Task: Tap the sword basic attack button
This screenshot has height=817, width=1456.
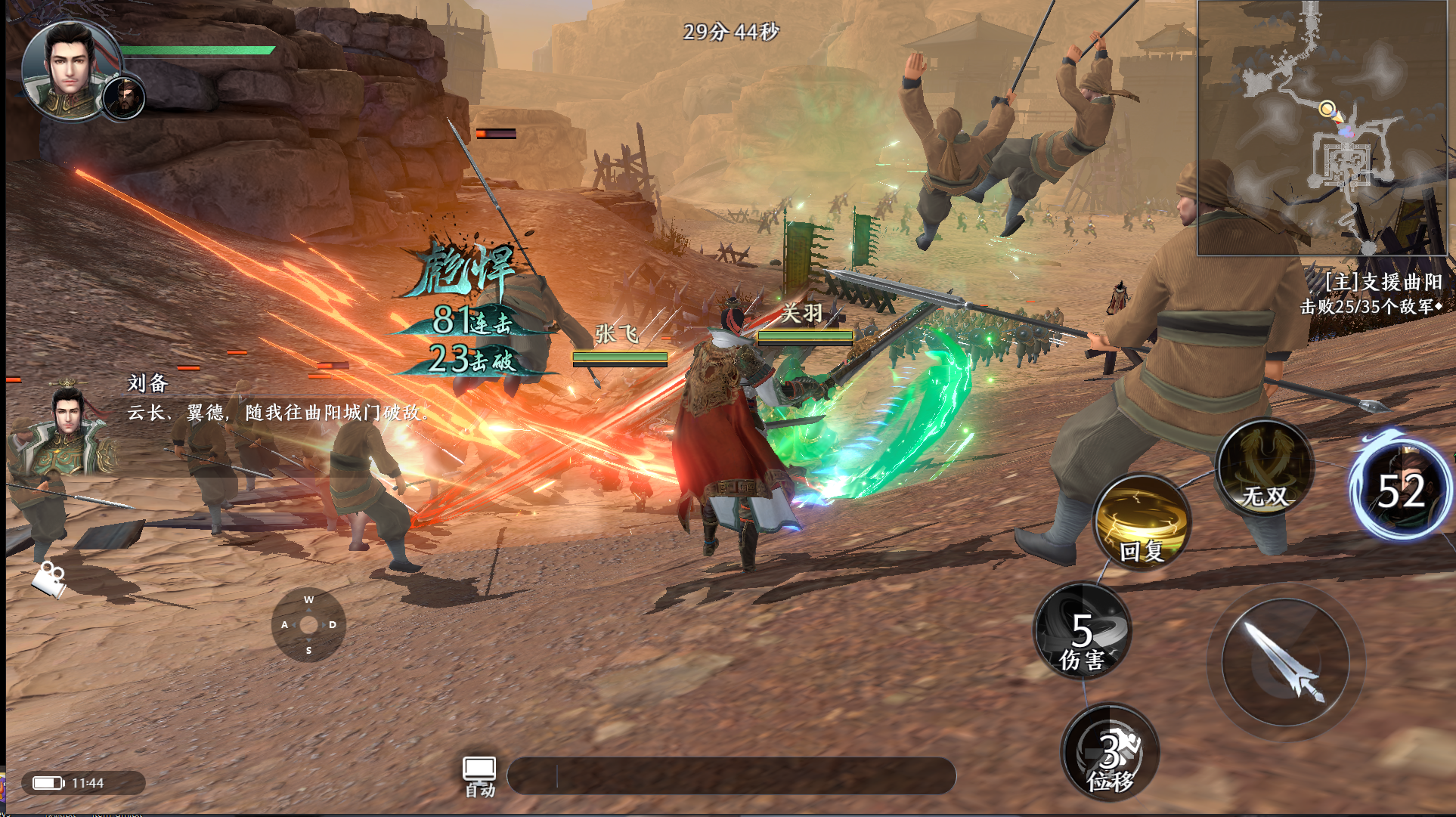Action: 1285,663
